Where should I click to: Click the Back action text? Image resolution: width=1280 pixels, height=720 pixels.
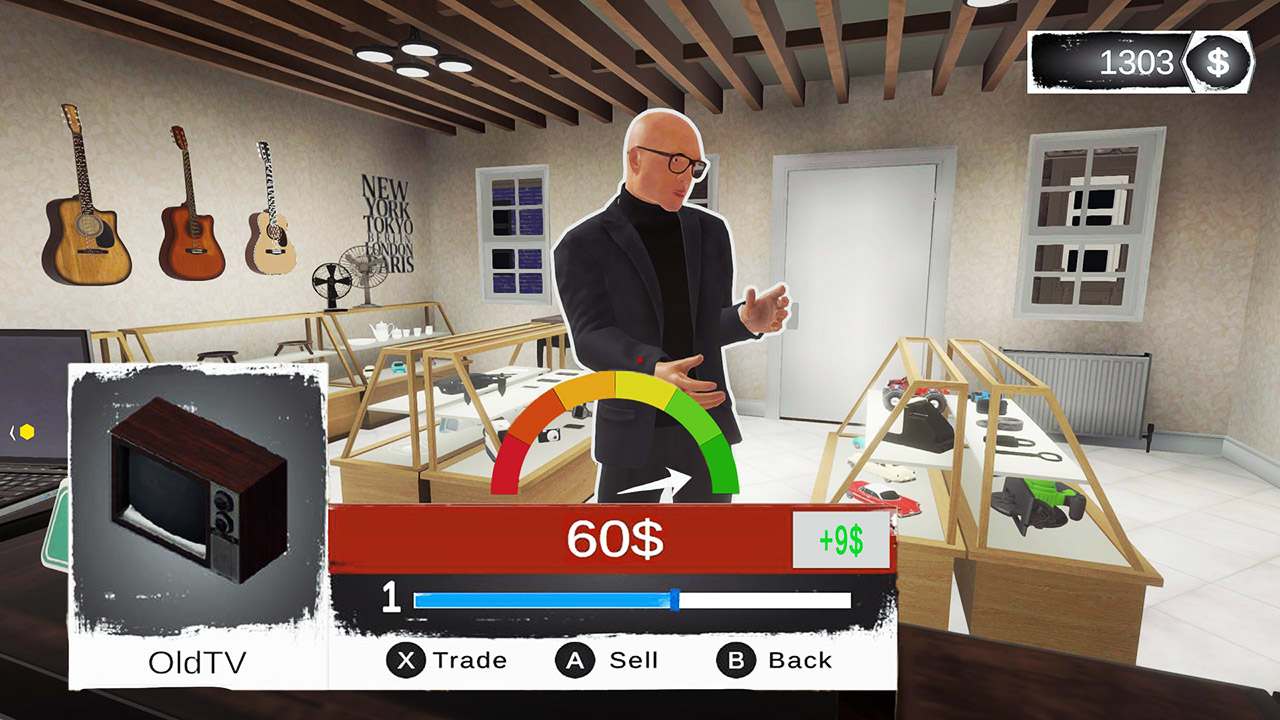pyautogui.click(x=800, y=660)
